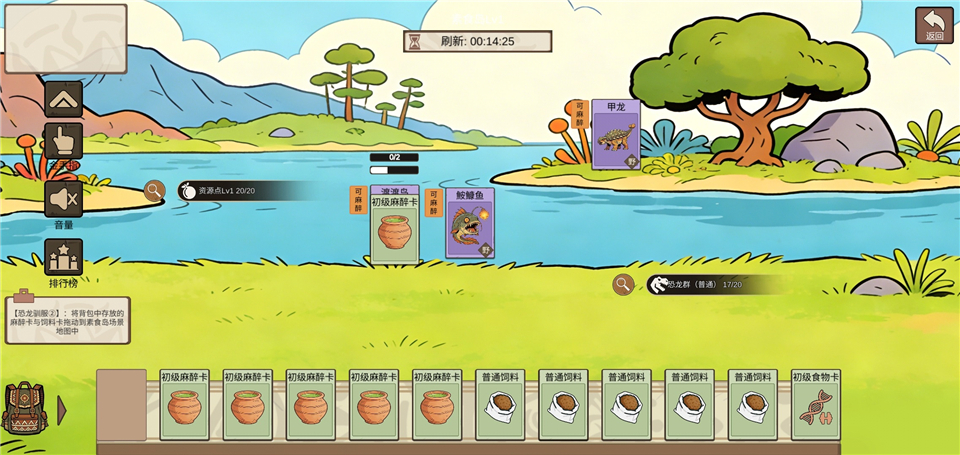Click the 返回 back button
The height and width of the screenshot is (455, 960).
[x=934, y=25]
